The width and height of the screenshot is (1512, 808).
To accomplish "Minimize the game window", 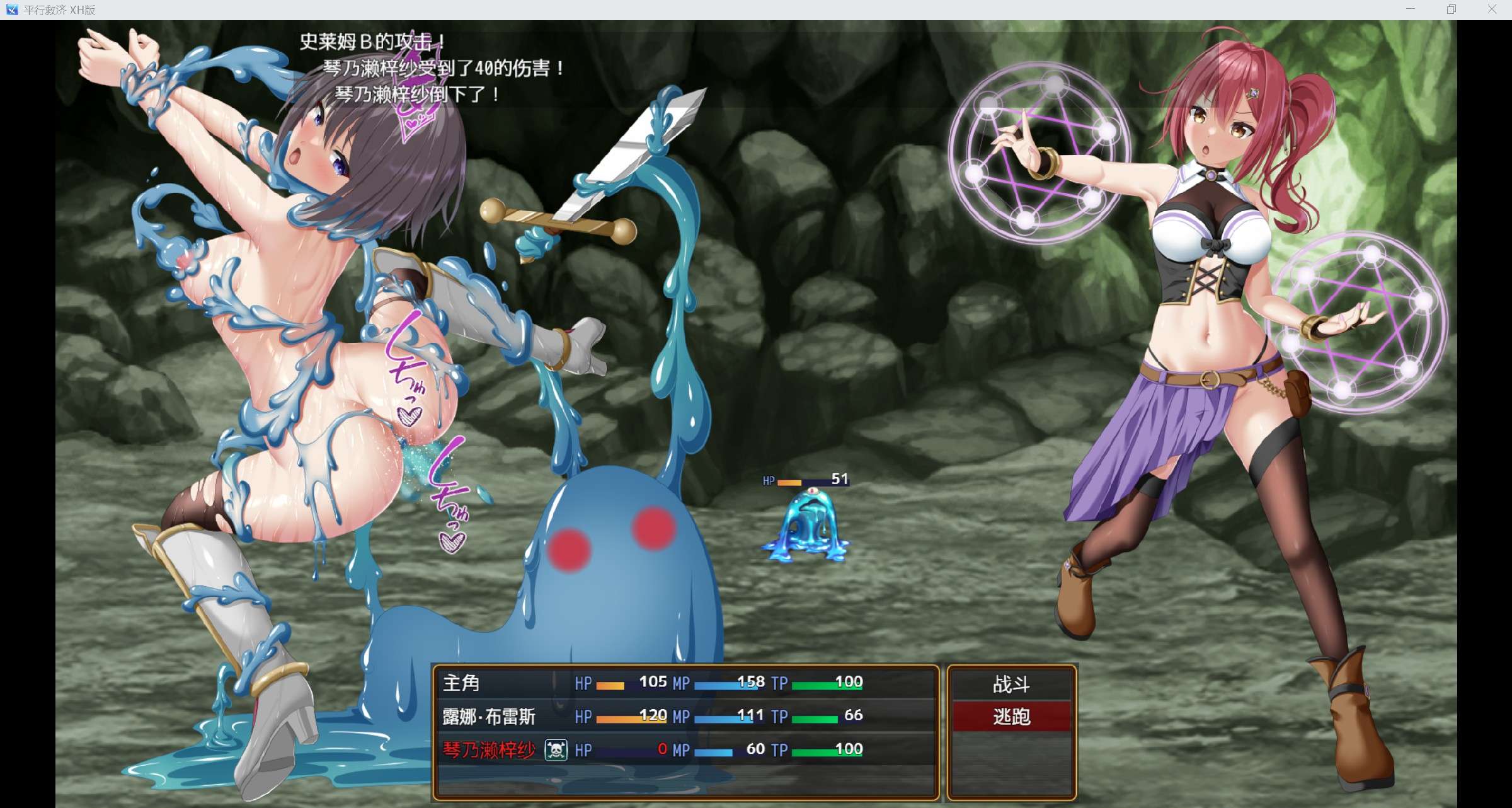I will tap(1411, 9).
